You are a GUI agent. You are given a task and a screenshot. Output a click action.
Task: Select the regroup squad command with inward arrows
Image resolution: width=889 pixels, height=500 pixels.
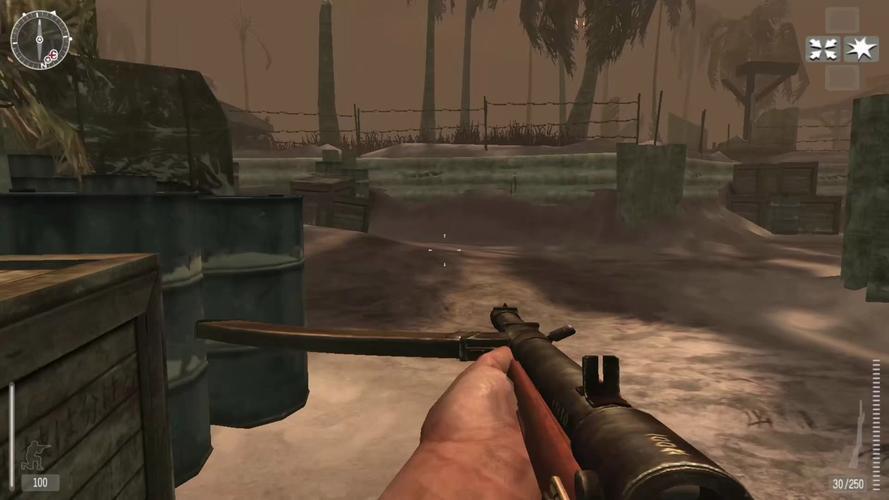(823, 49)
